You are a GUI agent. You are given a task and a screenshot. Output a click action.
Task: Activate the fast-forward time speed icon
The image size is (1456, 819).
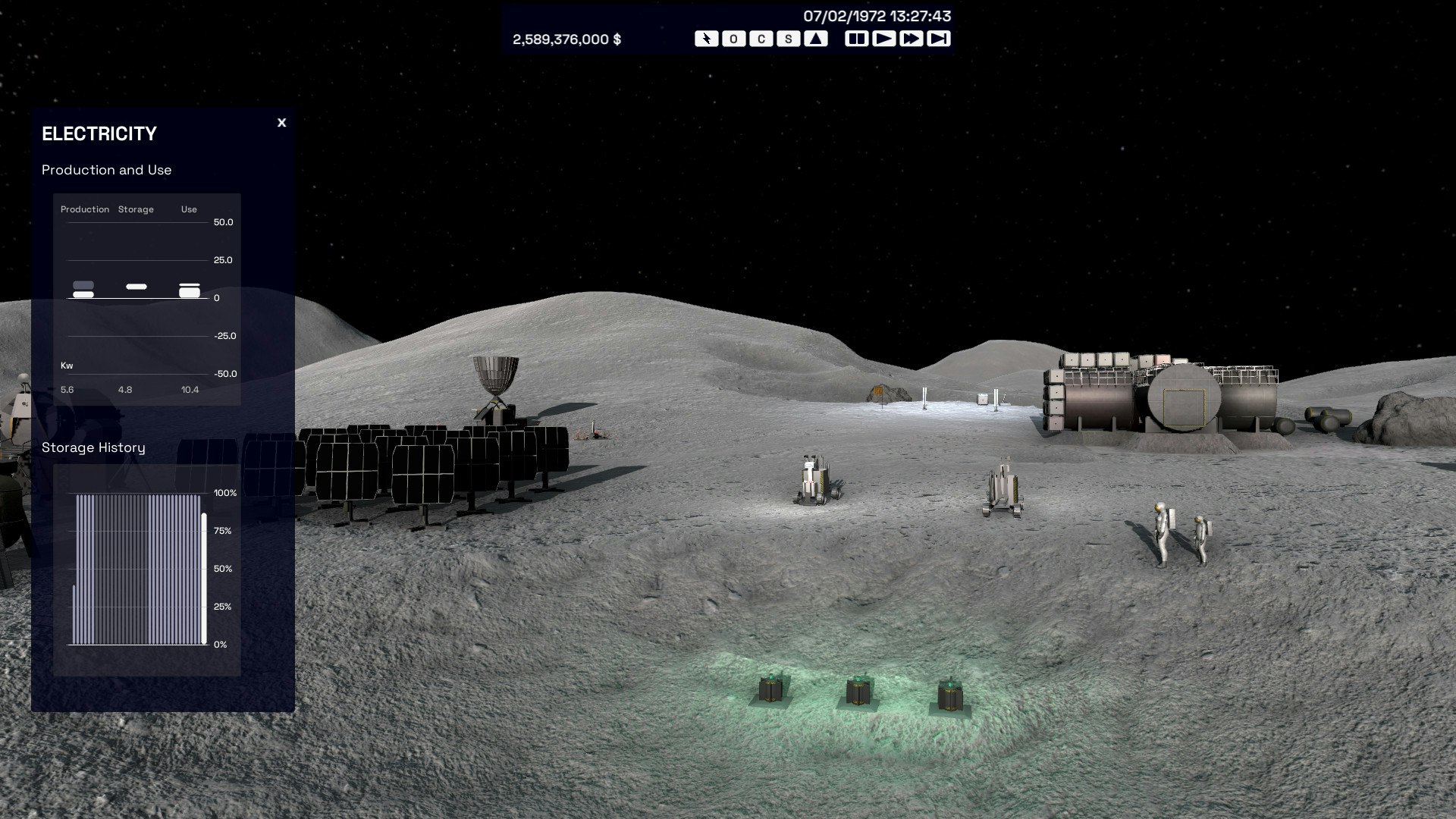tap(912, 37)
